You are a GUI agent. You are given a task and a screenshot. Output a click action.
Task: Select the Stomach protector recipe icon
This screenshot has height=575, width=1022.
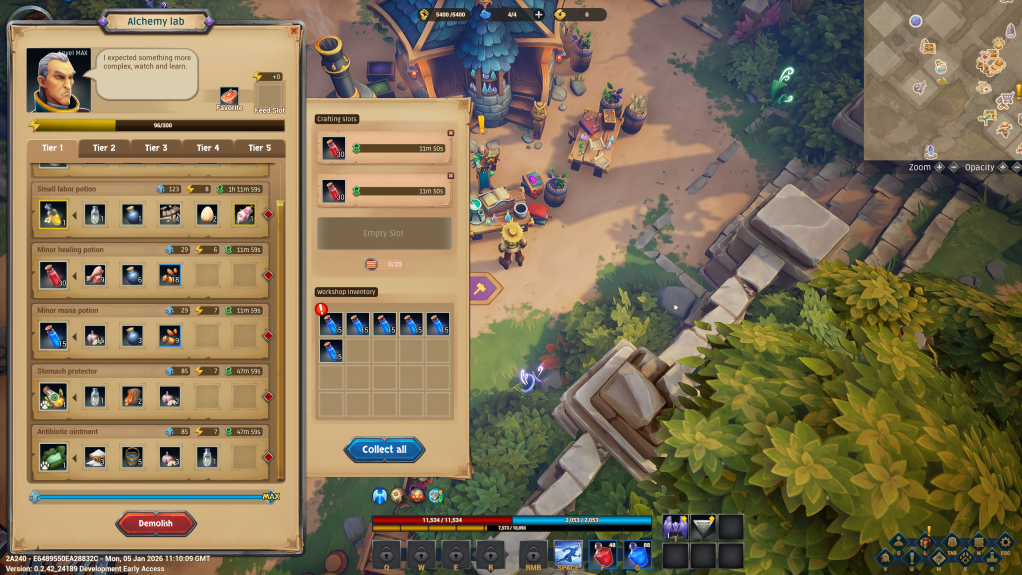(52, 397)
